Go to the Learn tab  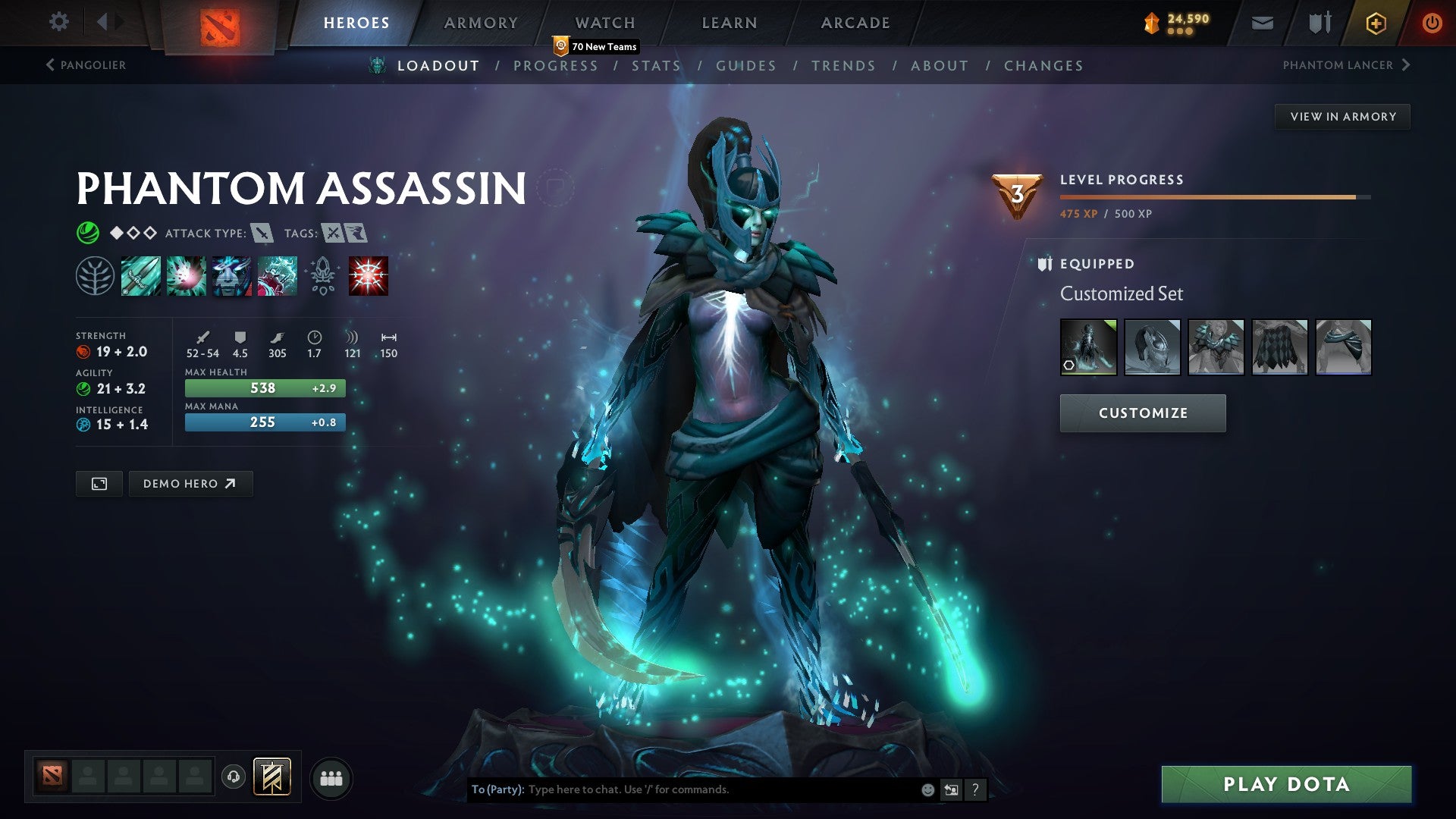coord(730,23)
